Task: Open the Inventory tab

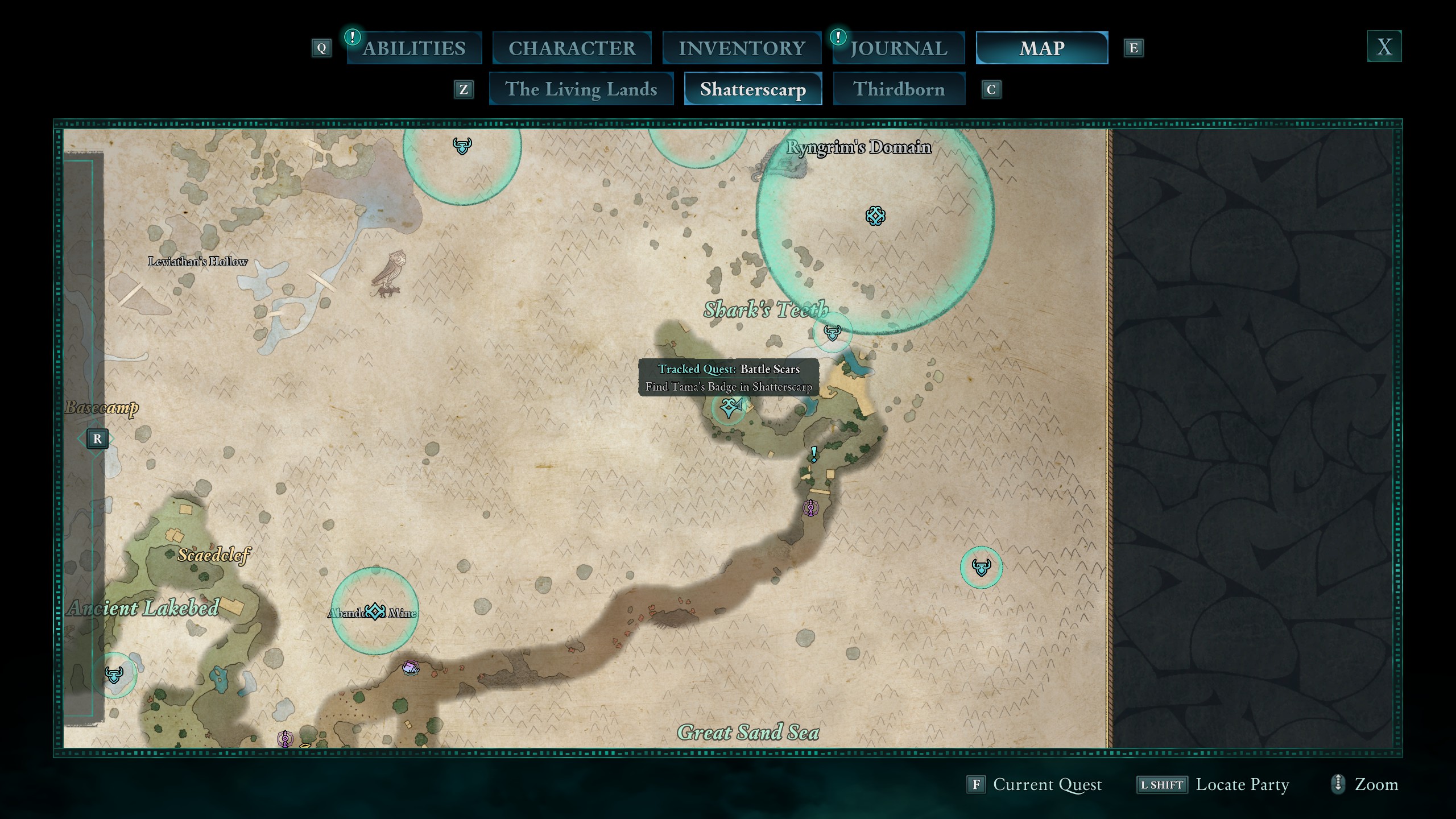Action: click(742, 48)
